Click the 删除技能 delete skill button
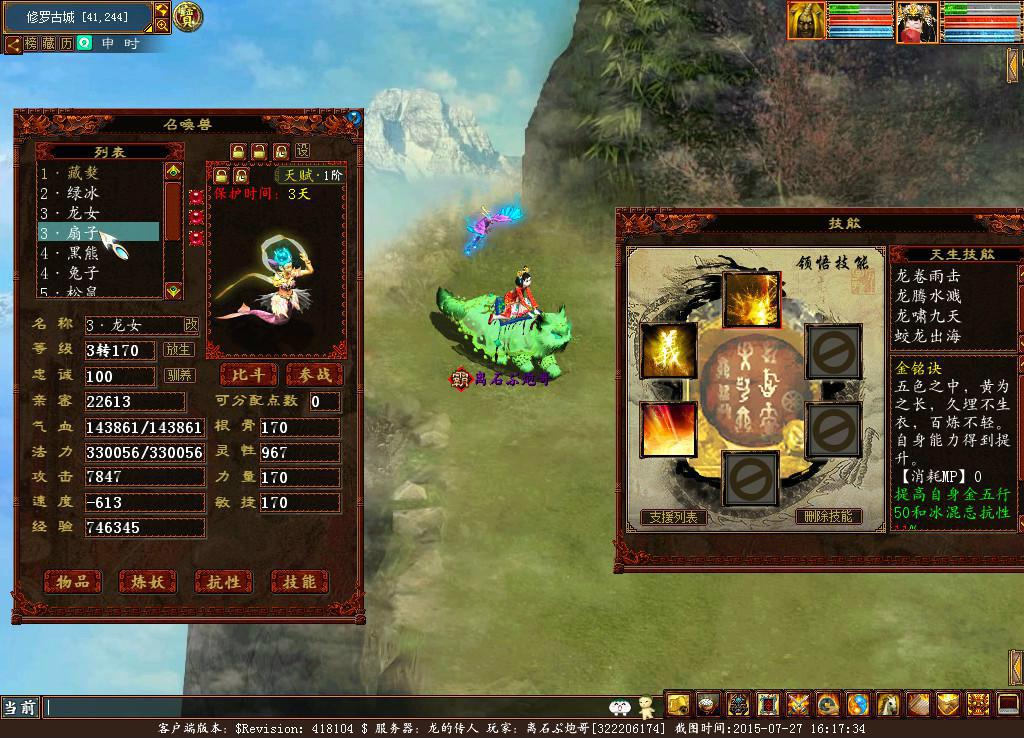This screenshot has height=738, width=1024. tap(829, 517)
